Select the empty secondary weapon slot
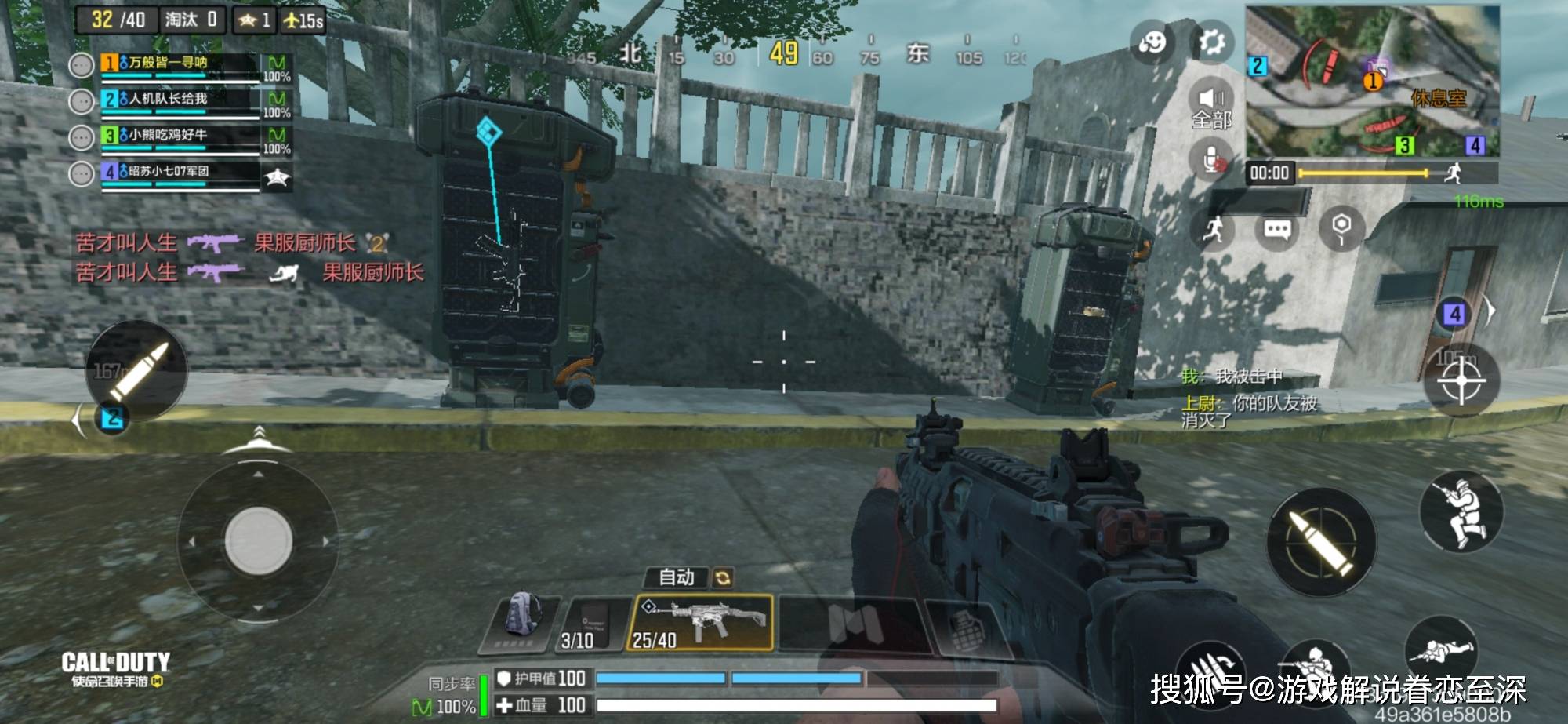 pyautogui.click(x=855, y=624)
